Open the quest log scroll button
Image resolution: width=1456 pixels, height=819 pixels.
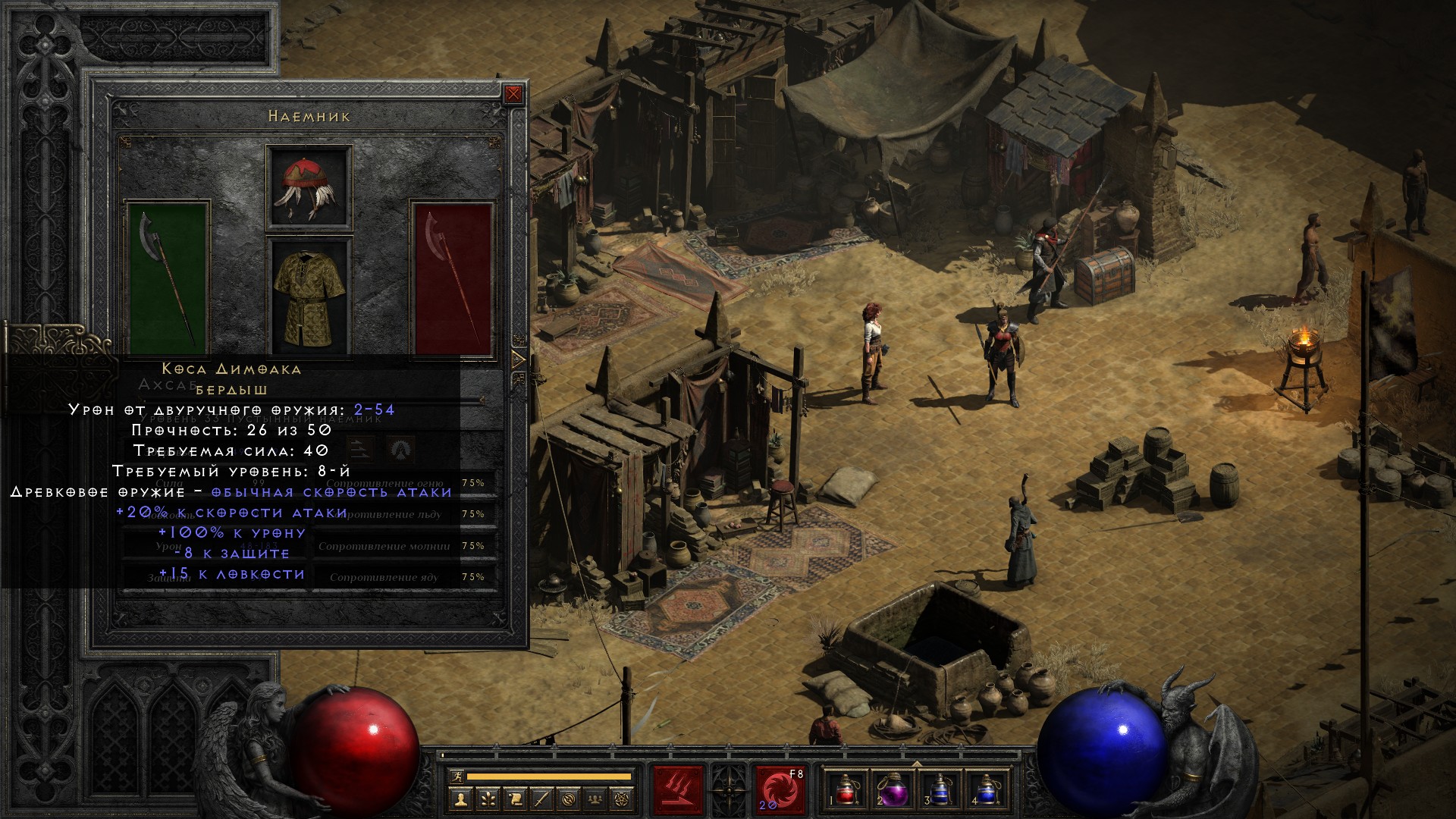(514, 799)
